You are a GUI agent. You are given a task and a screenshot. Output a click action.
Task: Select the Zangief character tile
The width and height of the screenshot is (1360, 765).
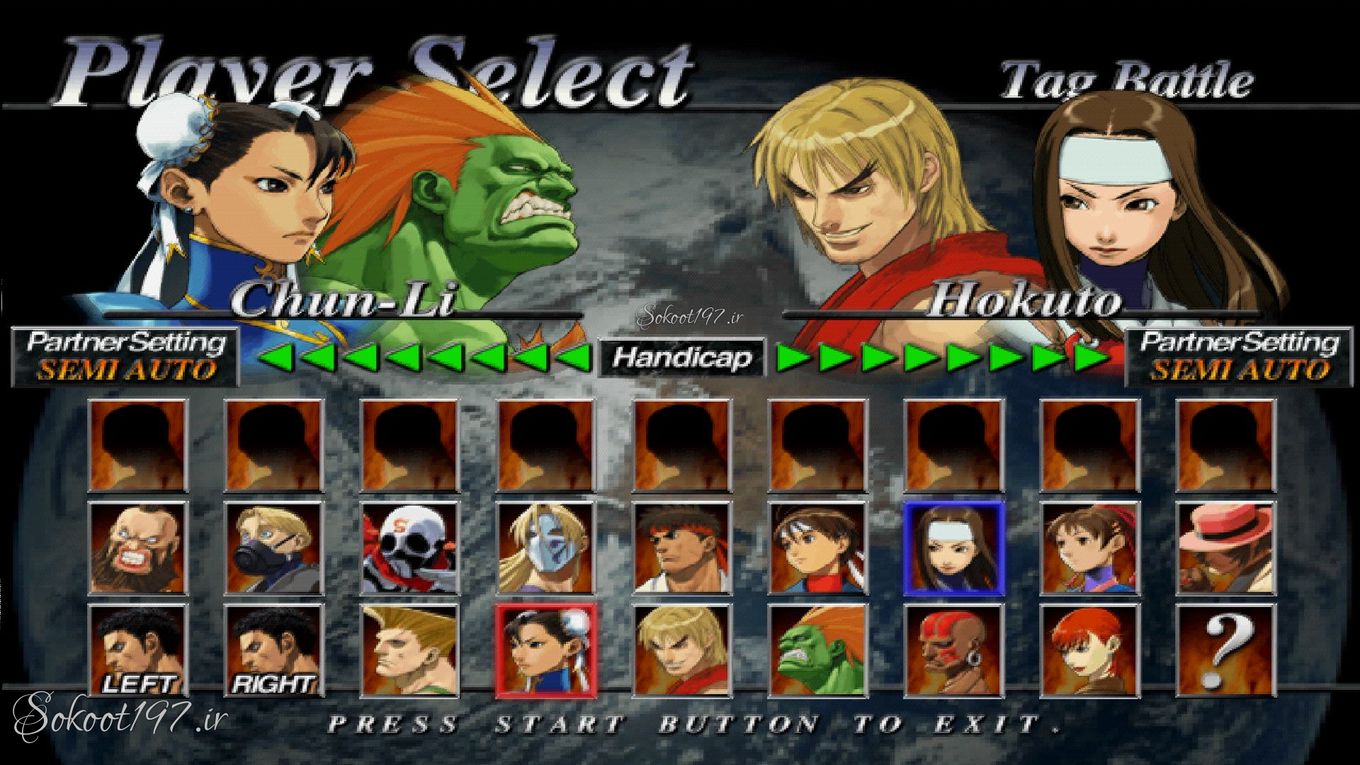pos(137,549)
